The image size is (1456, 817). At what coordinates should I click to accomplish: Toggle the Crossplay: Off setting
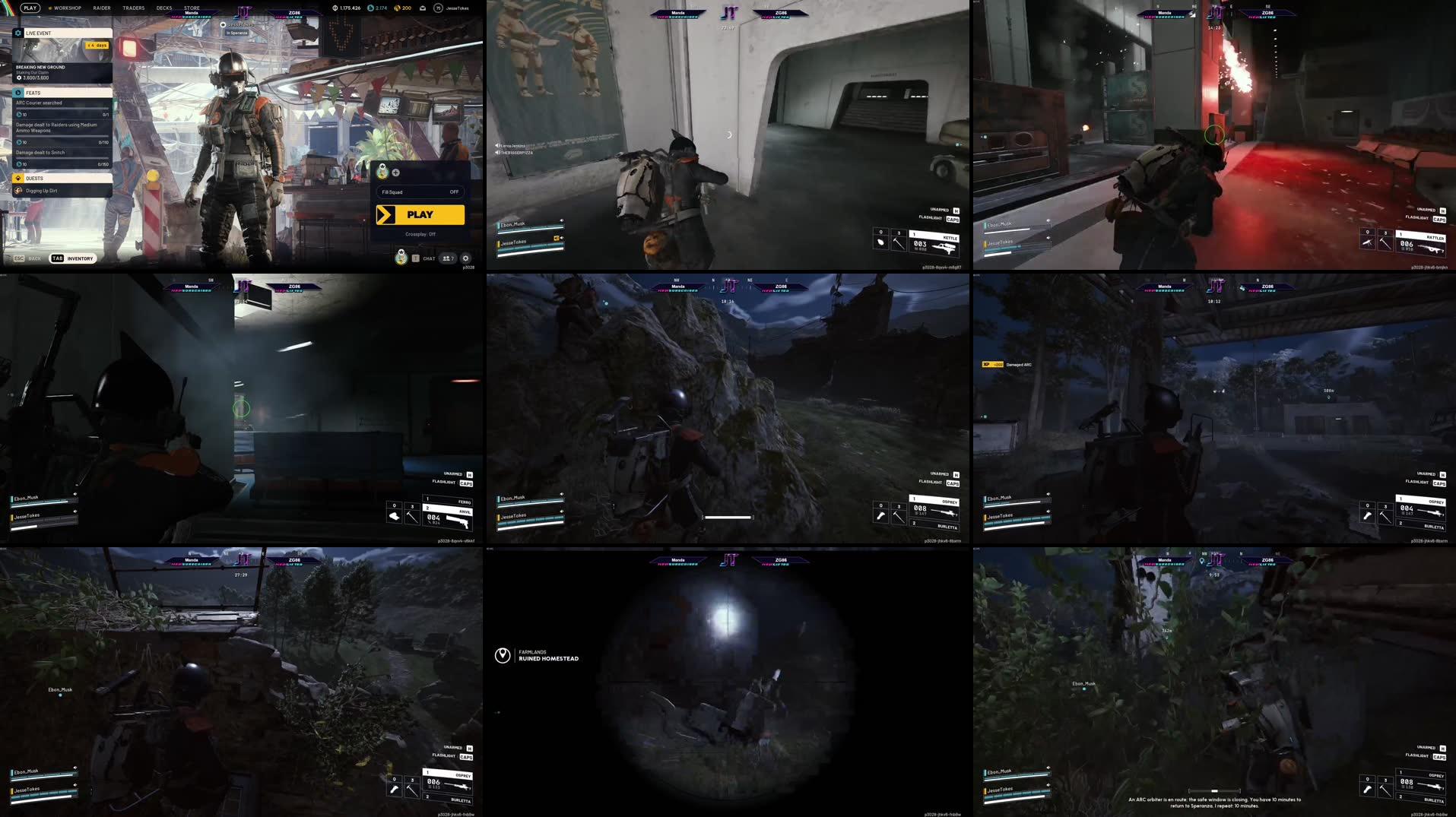pos(420,234)
